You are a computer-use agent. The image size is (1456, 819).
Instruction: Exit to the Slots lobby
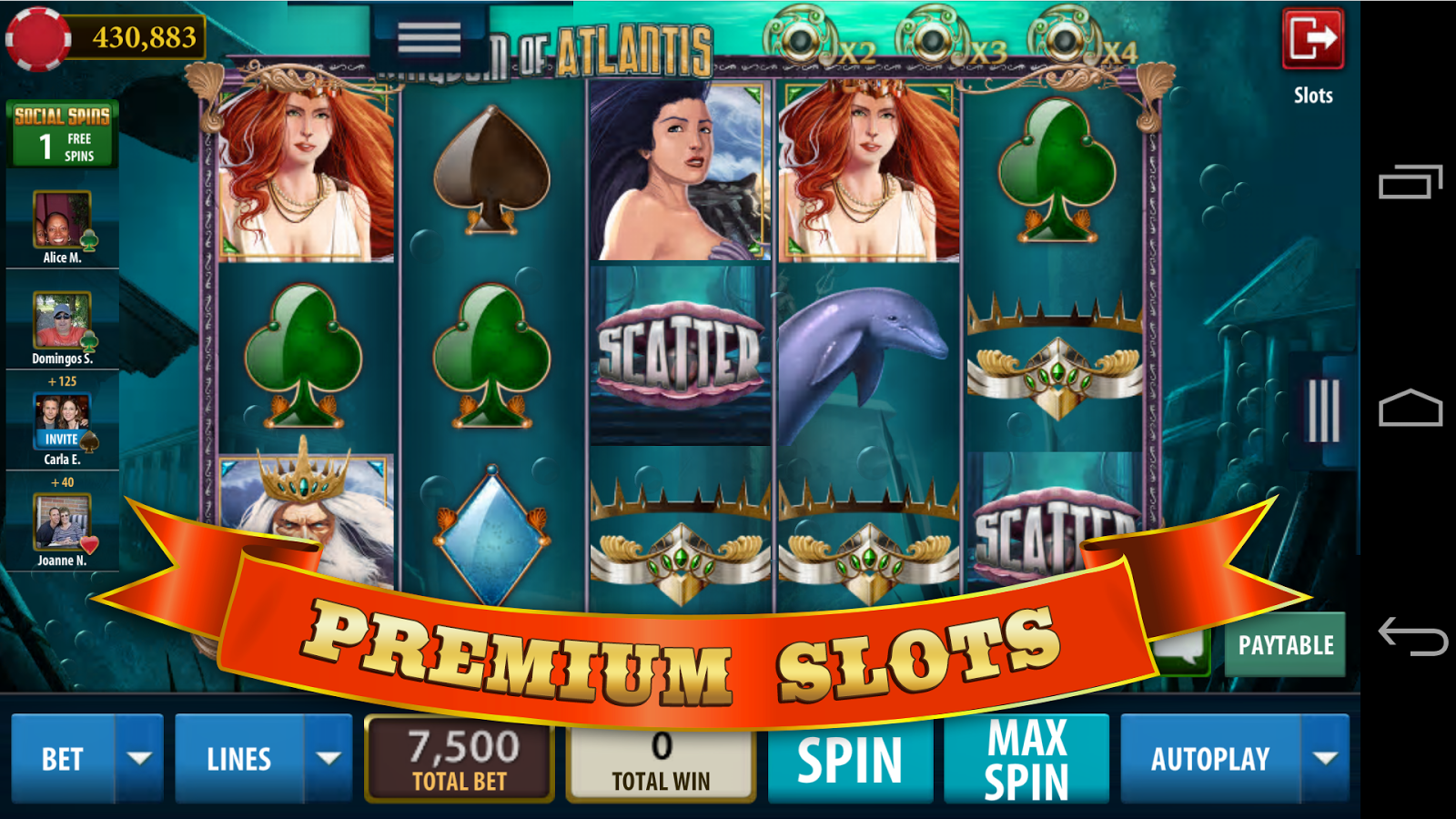coord(1312,39)
